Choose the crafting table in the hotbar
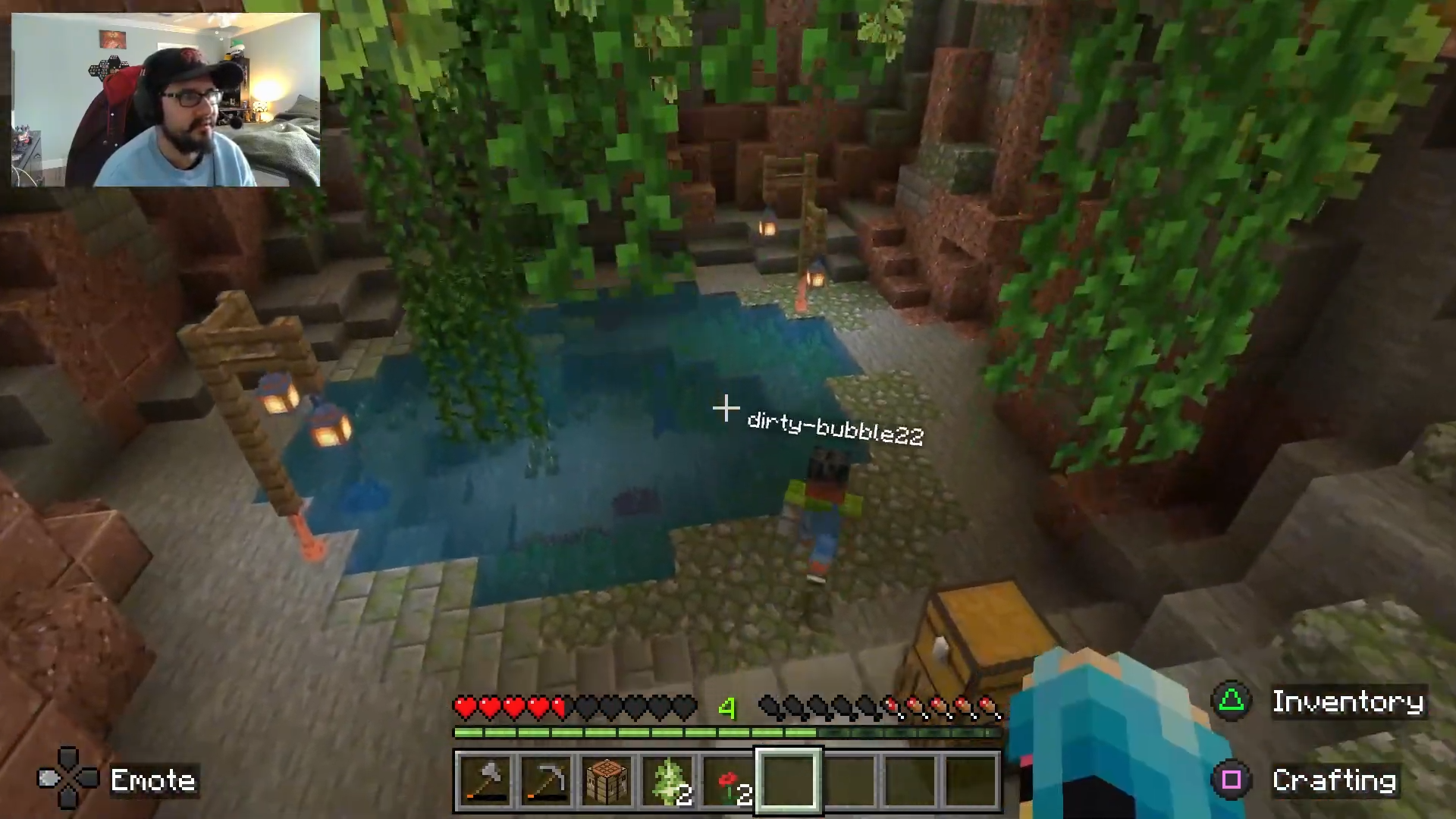The image size is (1456, 819). tap(607, 781)
